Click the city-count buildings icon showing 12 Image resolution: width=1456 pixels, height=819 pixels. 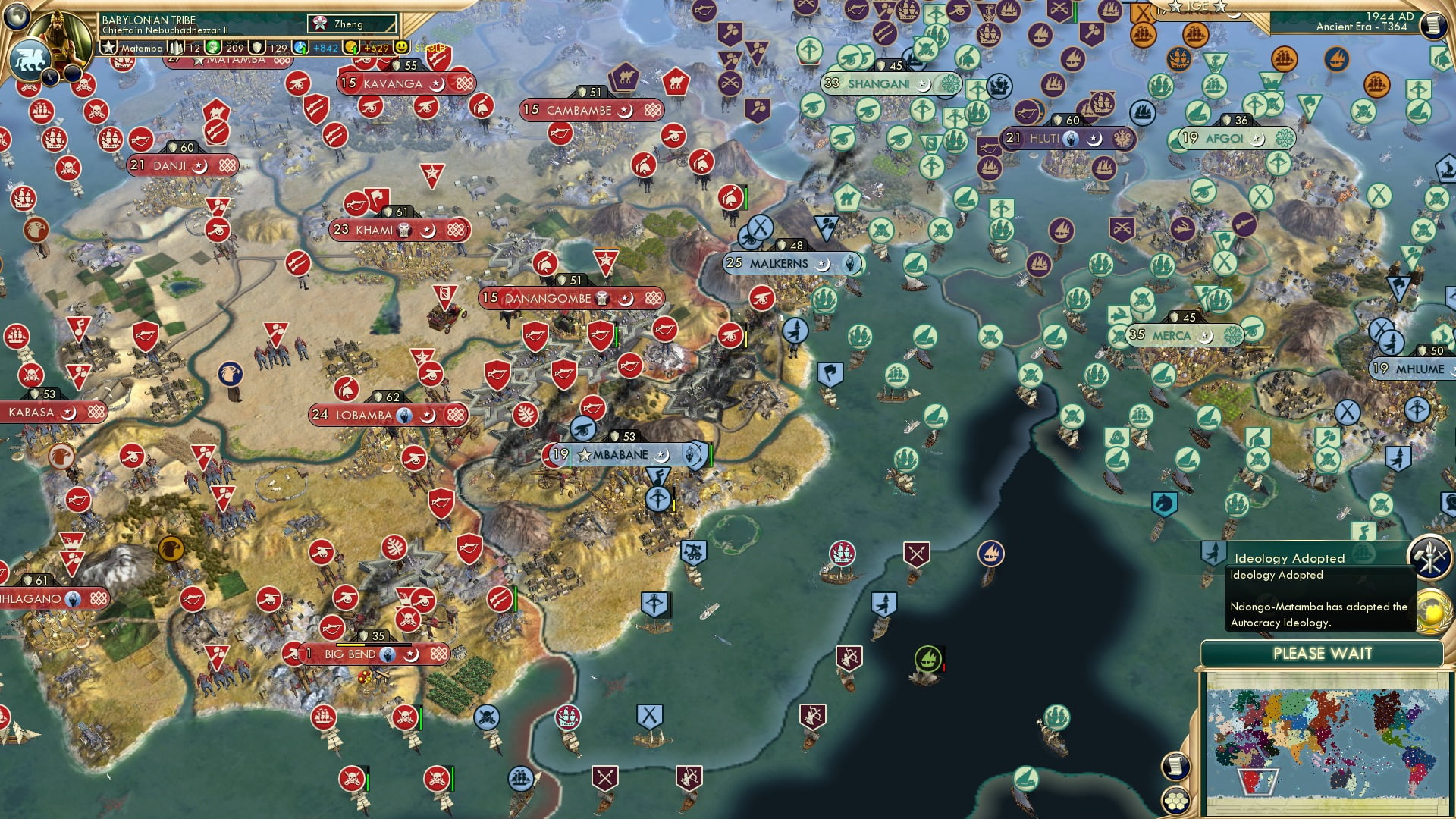(177, 47)
